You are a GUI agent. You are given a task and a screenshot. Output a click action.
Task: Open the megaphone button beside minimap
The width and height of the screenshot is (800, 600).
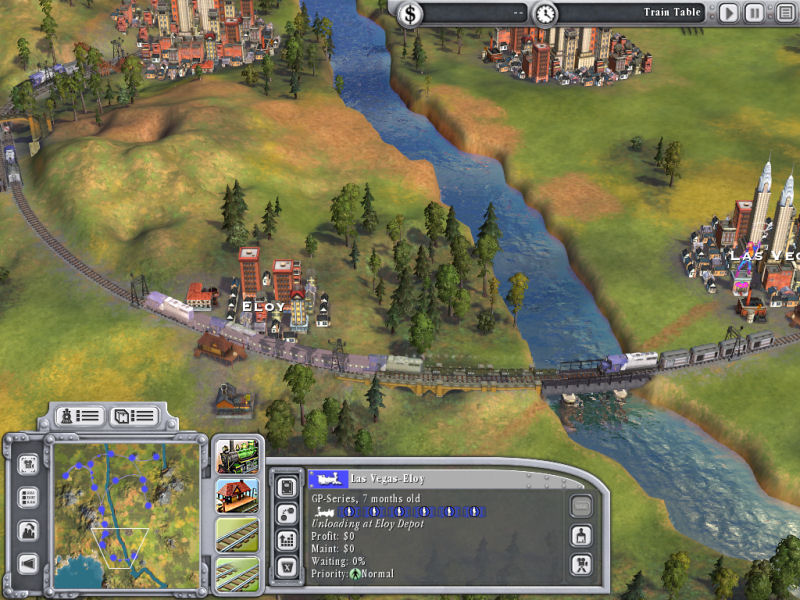pyautogui.click(x=28, y=564)
